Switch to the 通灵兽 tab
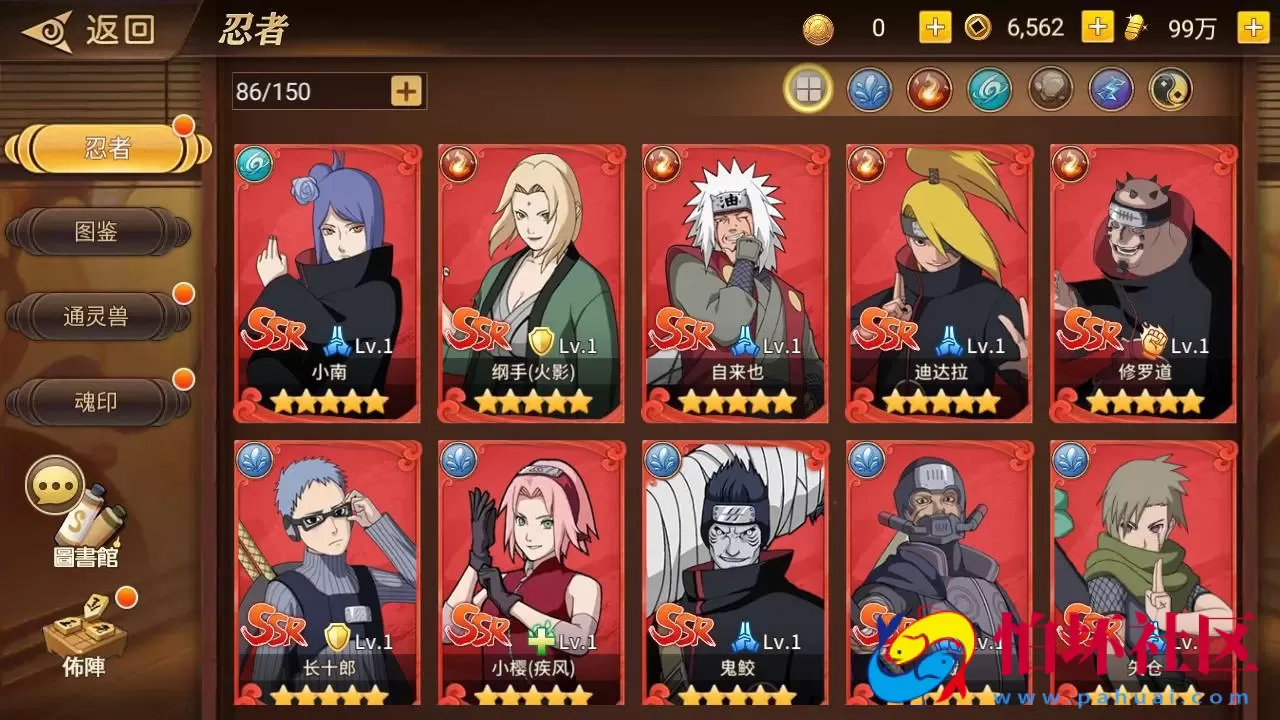Image resolution: width=1280 pixels, height=720 pixels. point(97,317)
